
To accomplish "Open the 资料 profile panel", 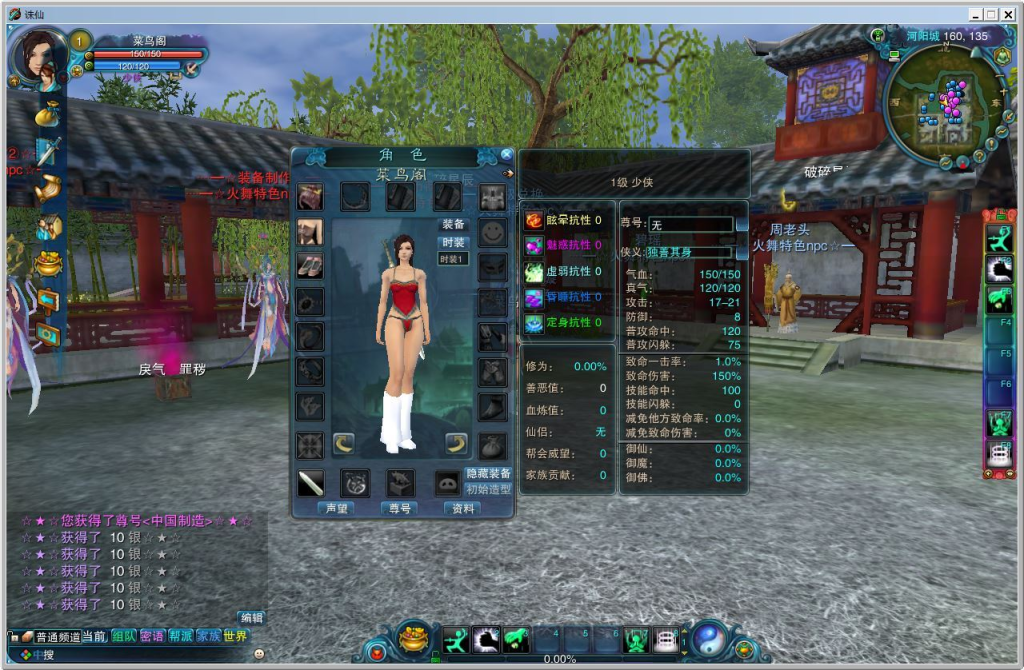I will 462,508.
